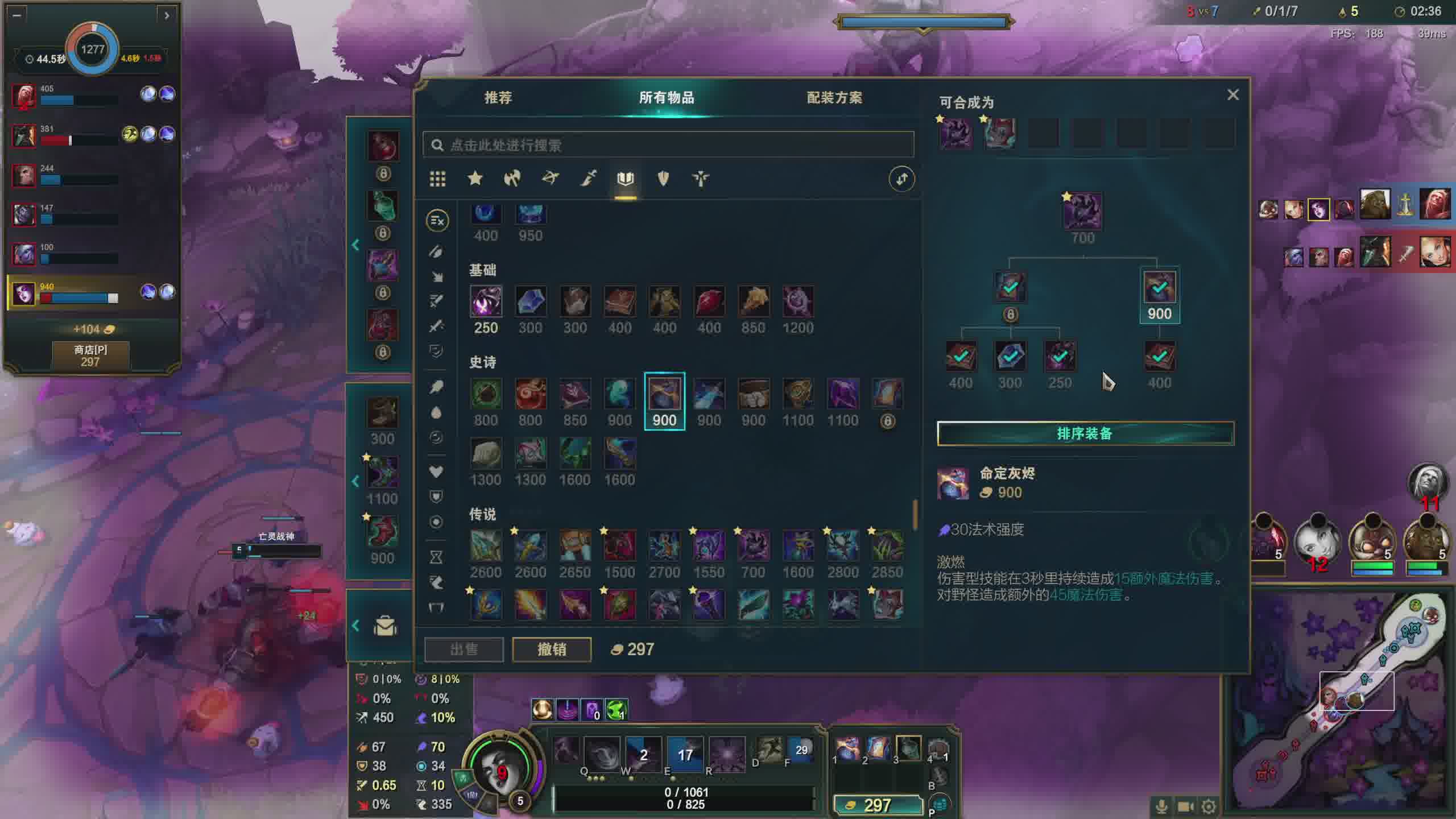
Task: Select the star favorites filter
Action: pos(475,179)
